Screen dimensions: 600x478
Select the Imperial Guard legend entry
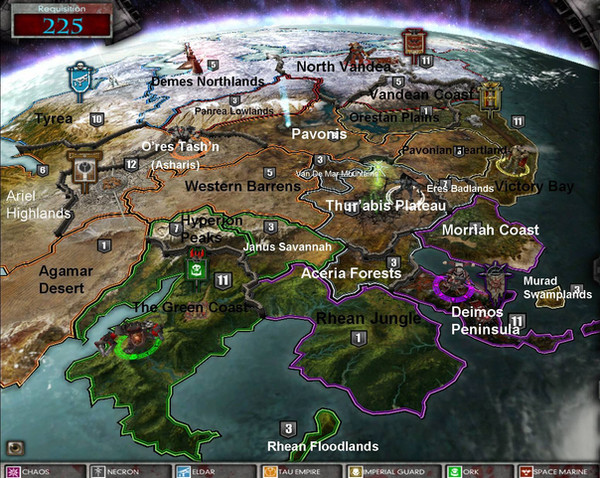pos(385,470)
